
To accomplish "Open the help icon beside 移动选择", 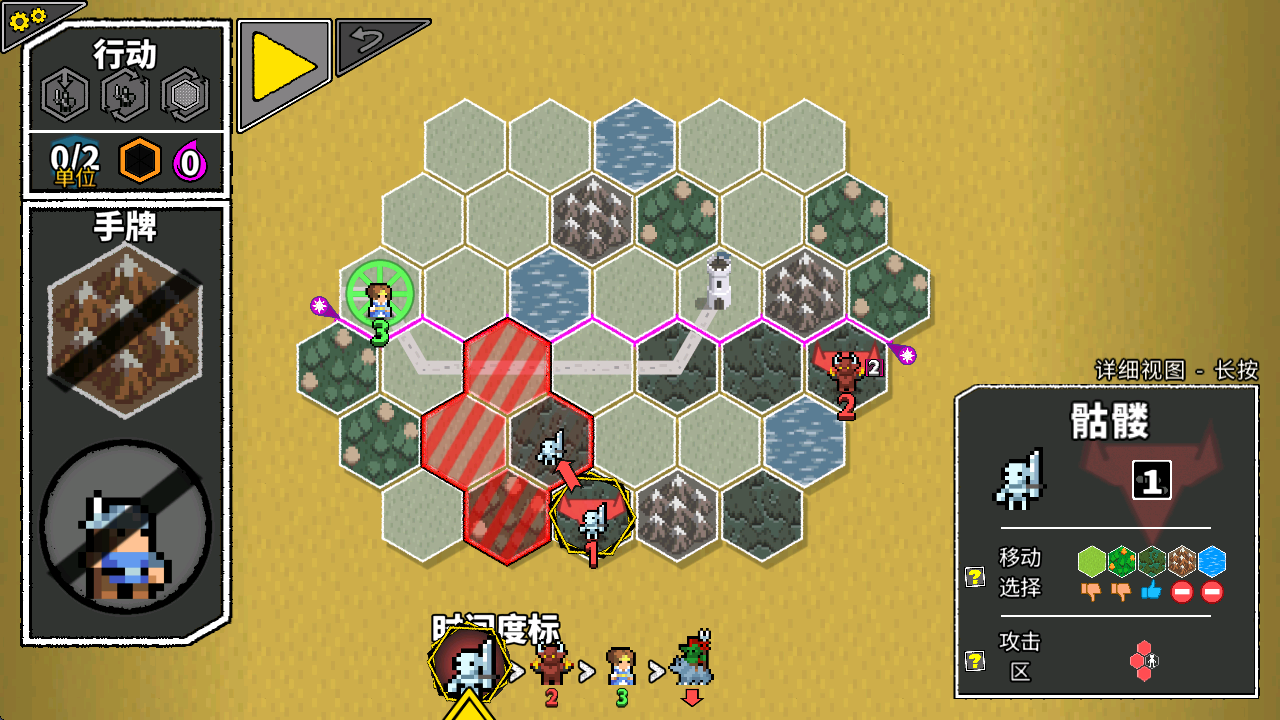I will 974,576.
